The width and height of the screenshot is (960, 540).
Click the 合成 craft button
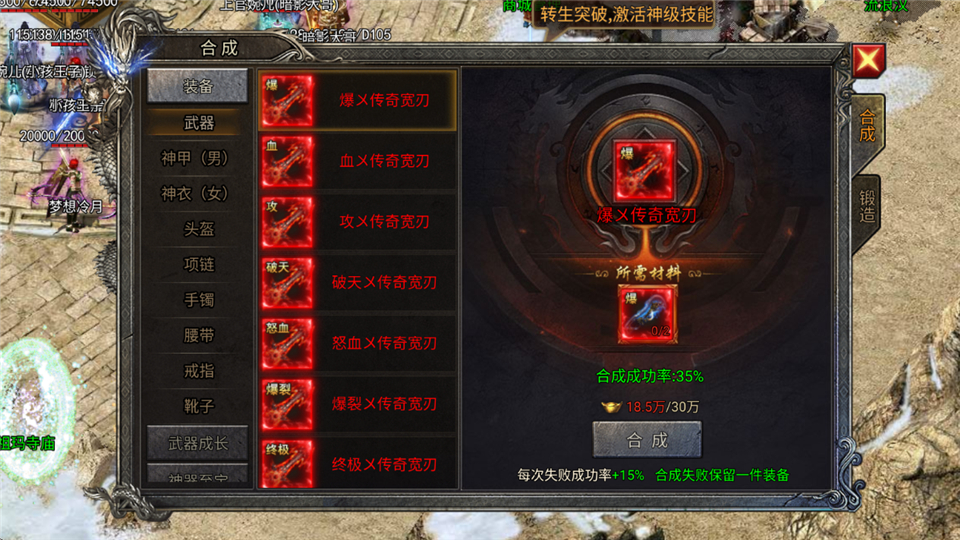click(647, 439)
